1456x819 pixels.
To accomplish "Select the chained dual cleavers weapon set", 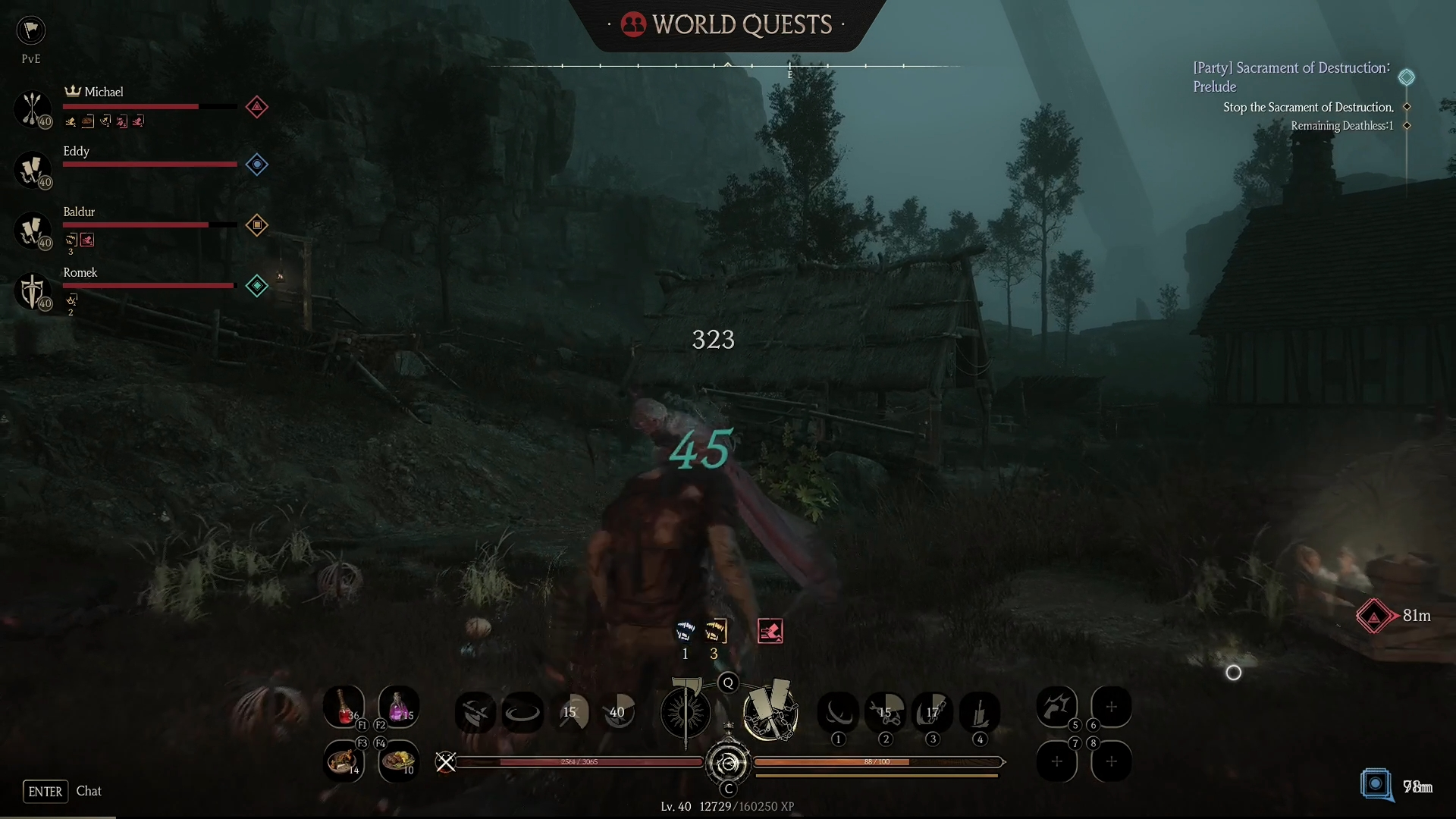I will click(x=770, y=712).
